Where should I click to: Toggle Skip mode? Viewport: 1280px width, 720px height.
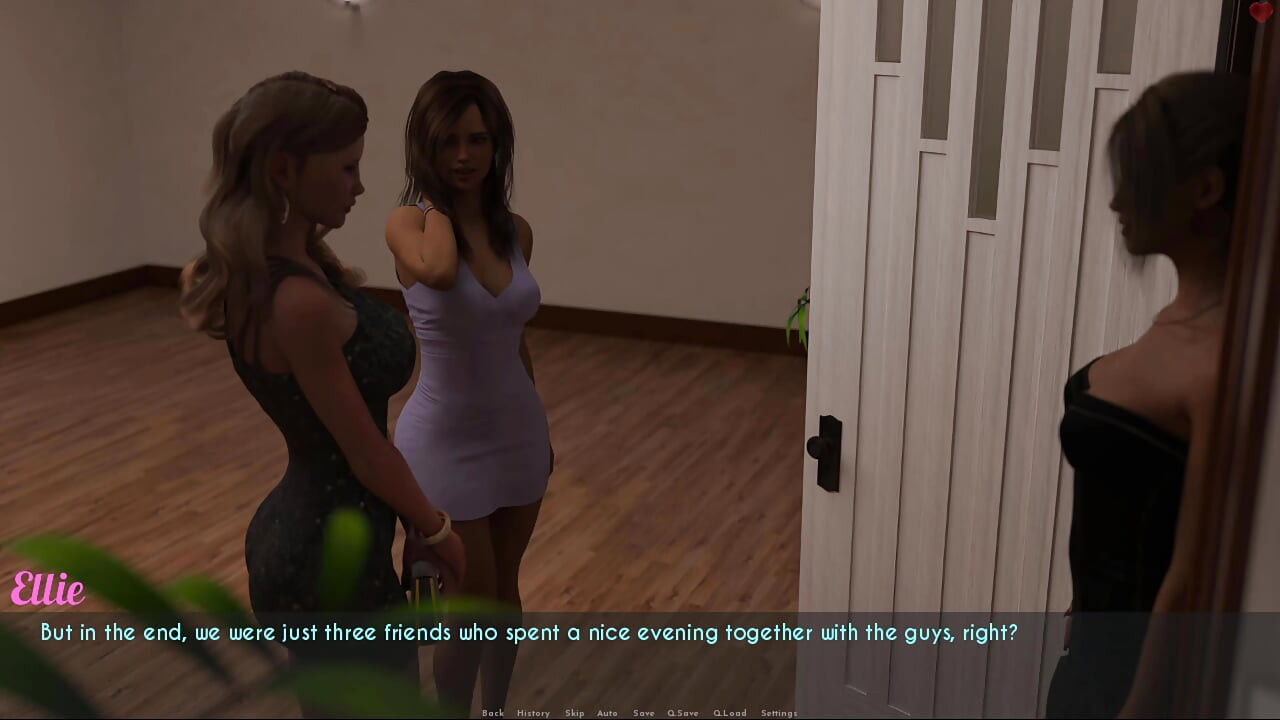click(x=575, y=713)
